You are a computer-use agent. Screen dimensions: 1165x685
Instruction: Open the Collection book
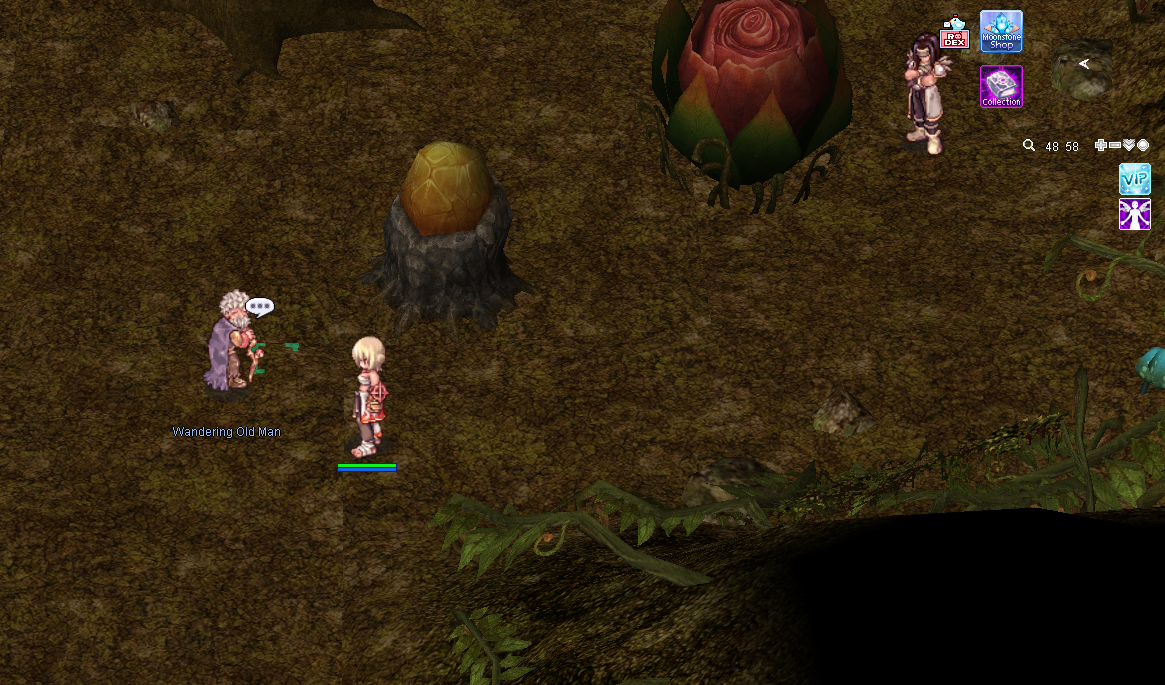tap(1001, 86)
